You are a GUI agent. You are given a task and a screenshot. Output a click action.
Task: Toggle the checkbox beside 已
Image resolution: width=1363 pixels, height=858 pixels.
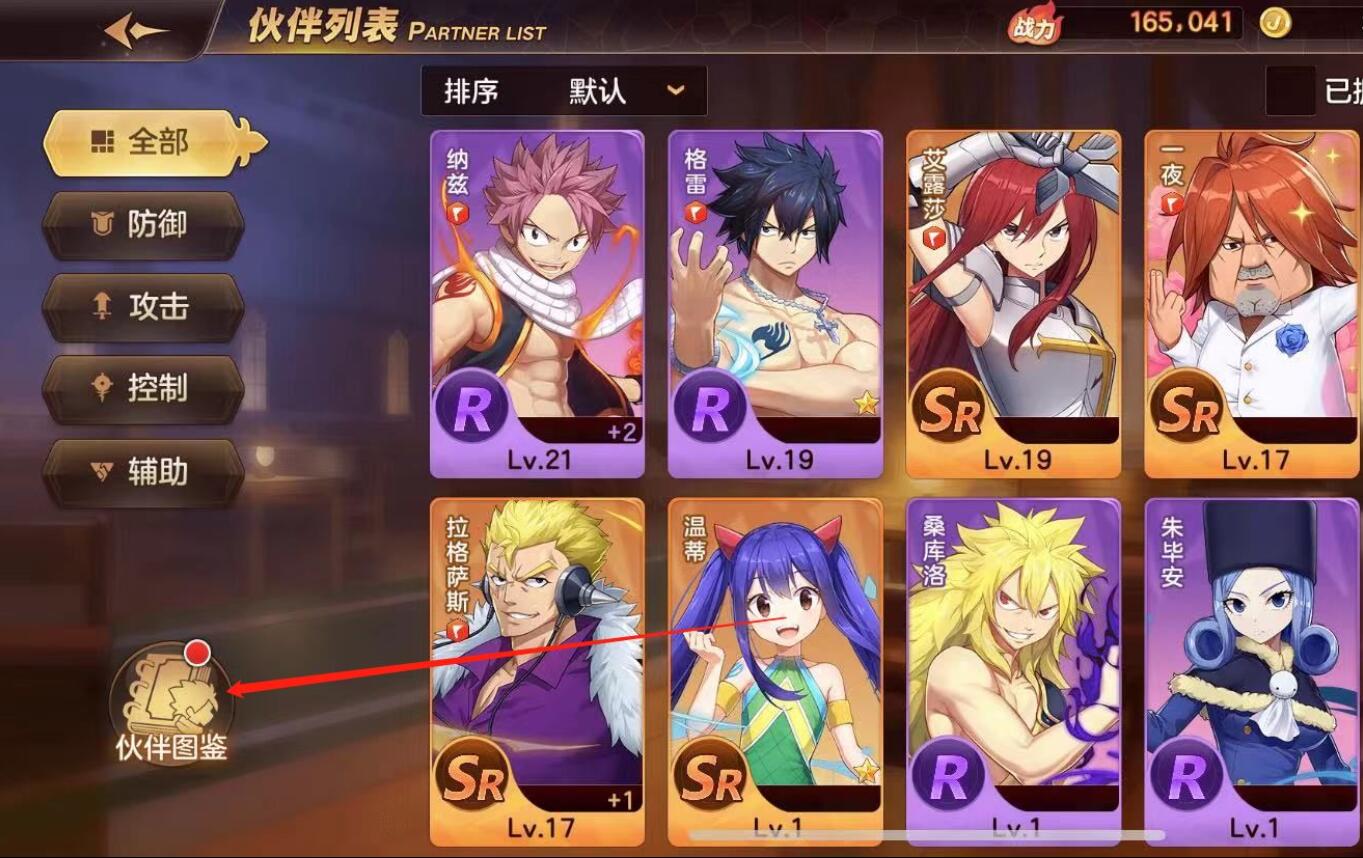click(x=1290, y=92)
